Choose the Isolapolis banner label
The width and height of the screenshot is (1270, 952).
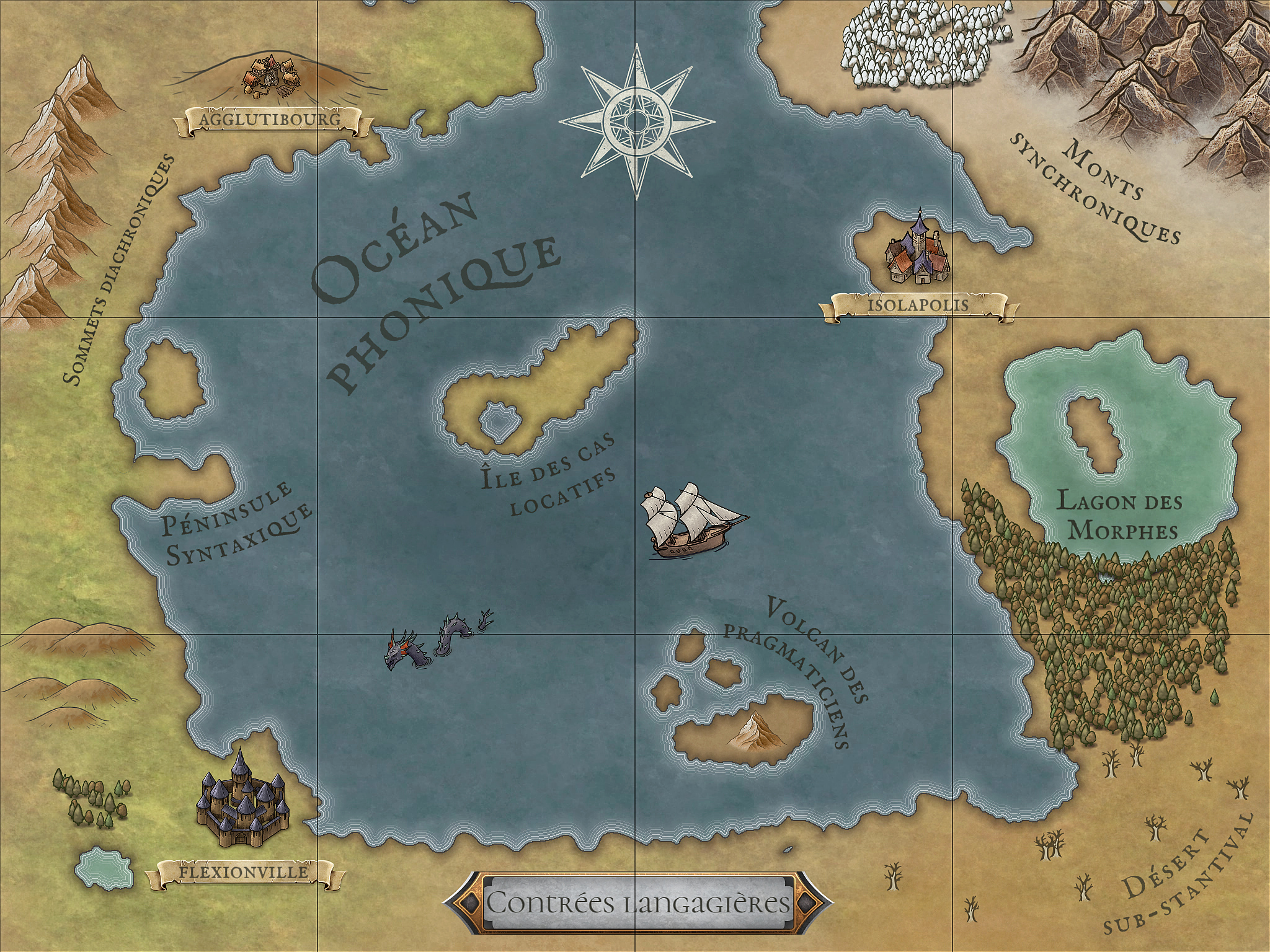(918, 306)
